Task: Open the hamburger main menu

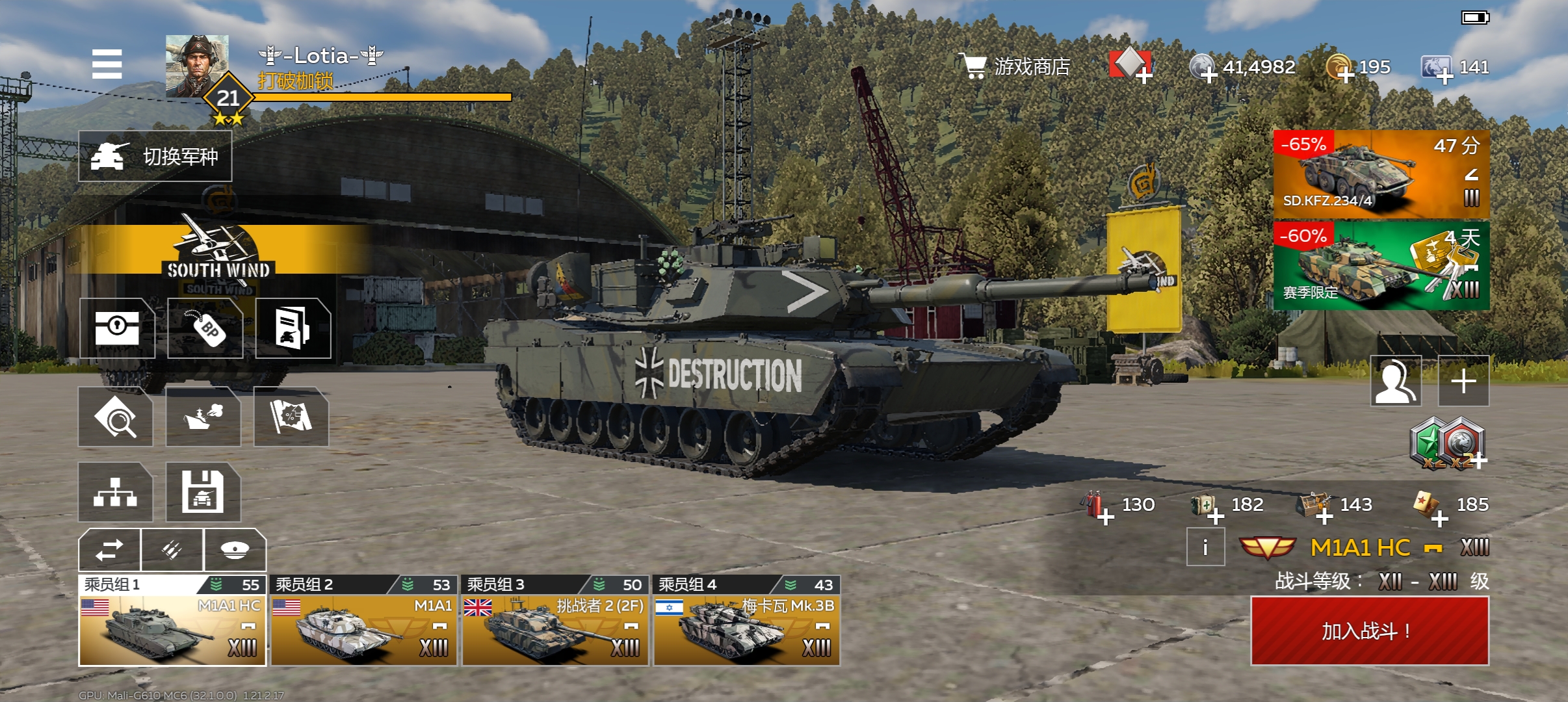Action: [107, 64]
